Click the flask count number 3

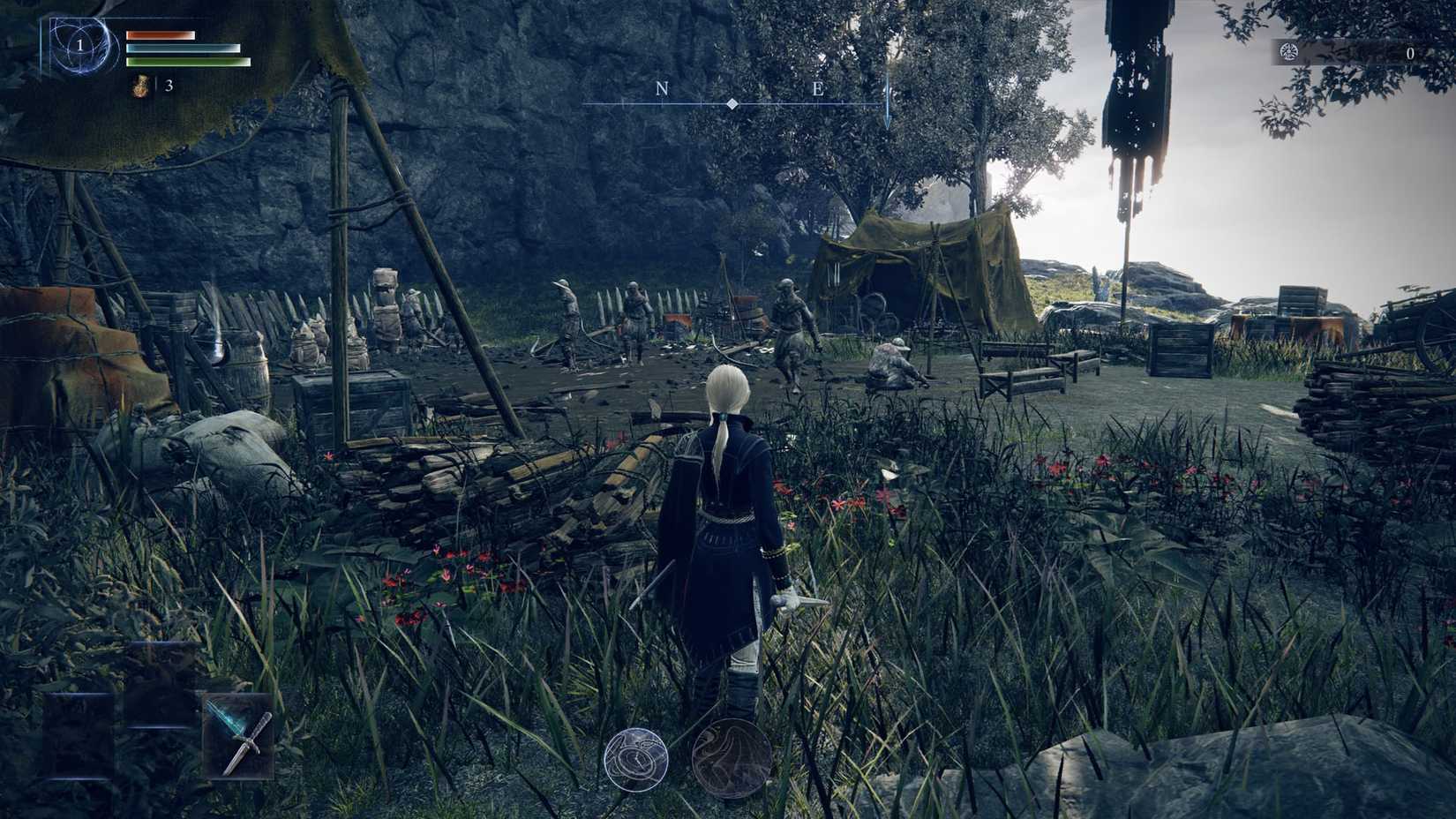169,86
